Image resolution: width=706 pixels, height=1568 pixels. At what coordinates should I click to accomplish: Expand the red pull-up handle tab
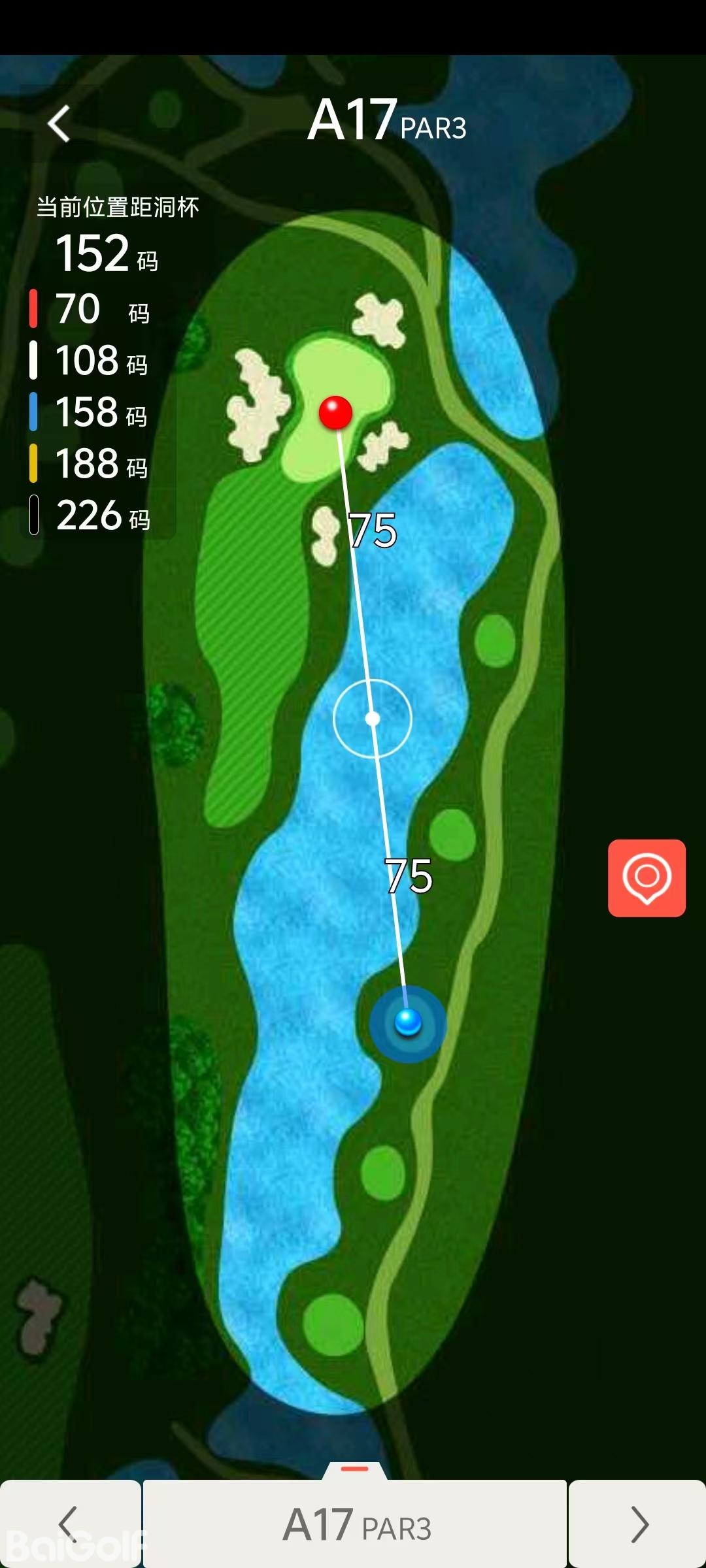(355, 1469)
